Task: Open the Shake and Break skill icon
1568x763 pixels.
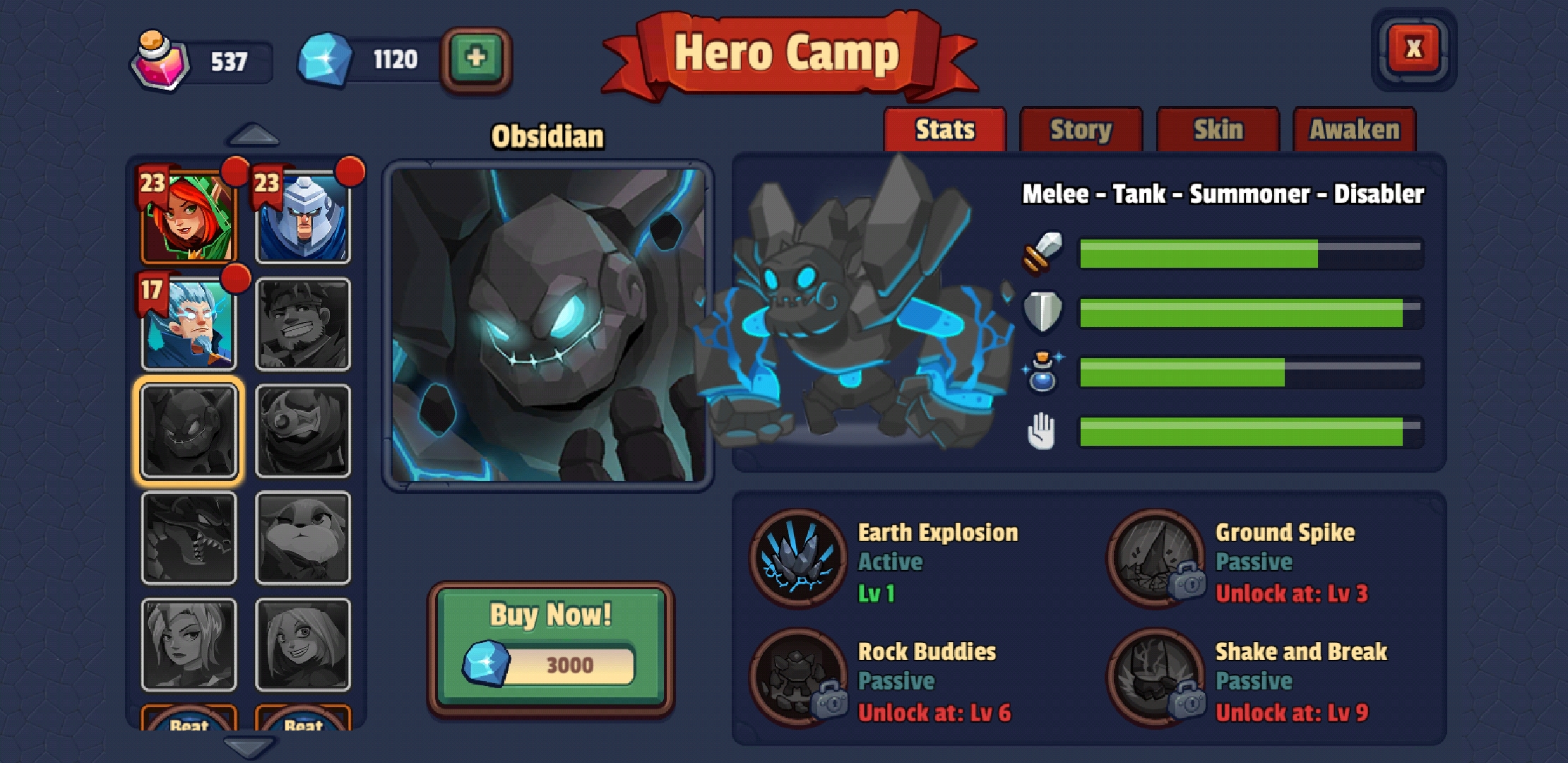Action: [x=1157, y=680]
